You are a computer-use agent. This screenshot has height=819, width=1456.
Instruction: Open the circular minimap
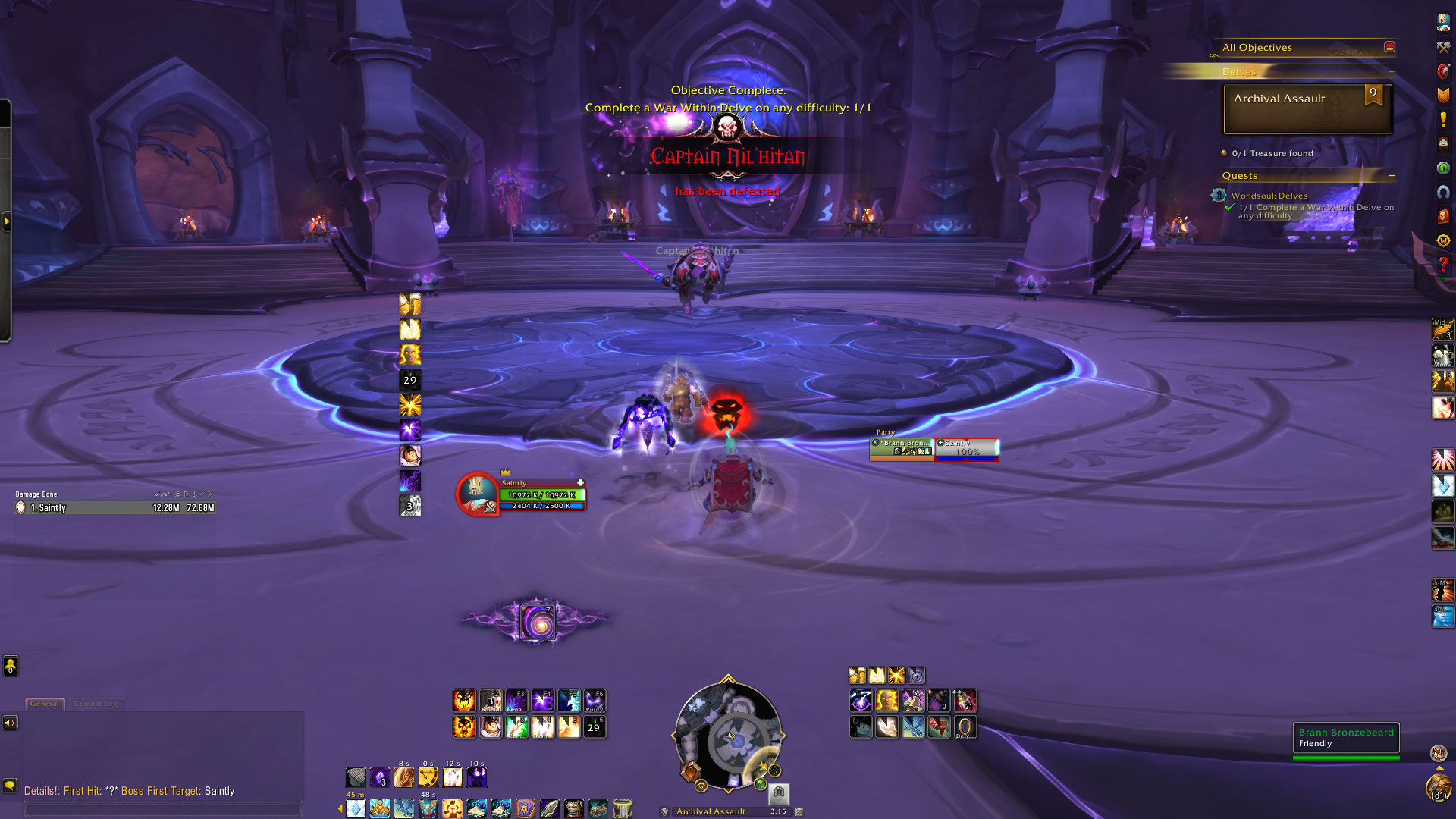[x=728, y=736]
